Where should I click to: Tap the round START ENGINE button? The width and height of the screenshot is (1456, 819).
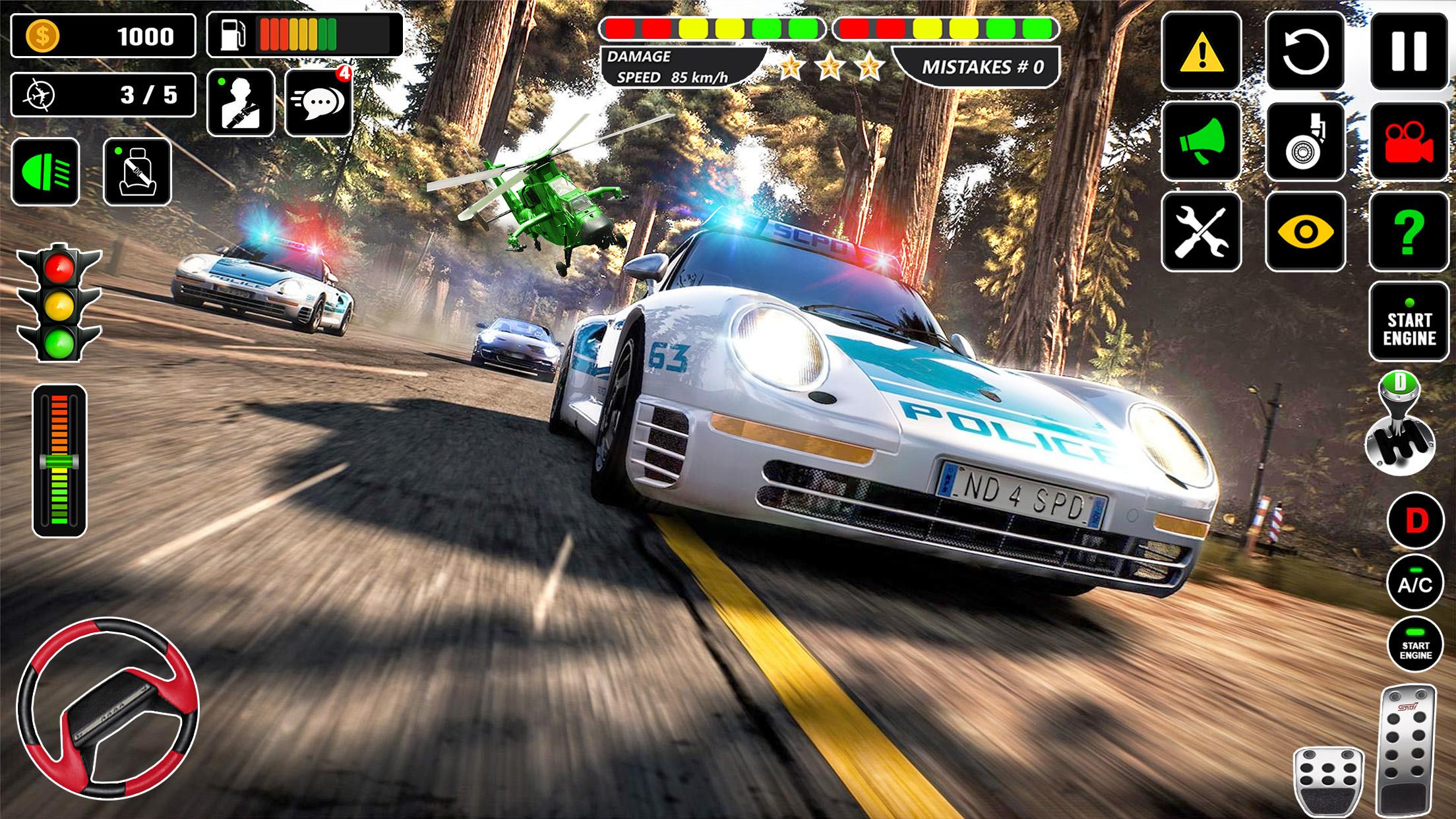pos(1415,645)
